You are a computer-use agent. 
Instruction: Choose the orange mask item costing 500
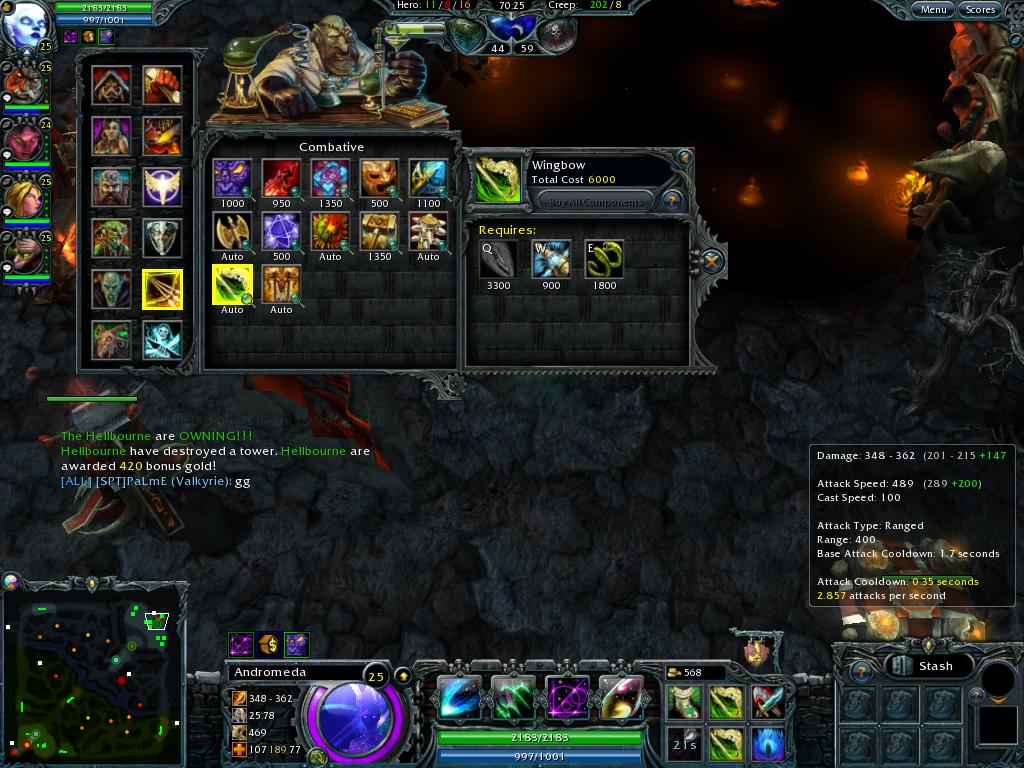pos(379,179)
